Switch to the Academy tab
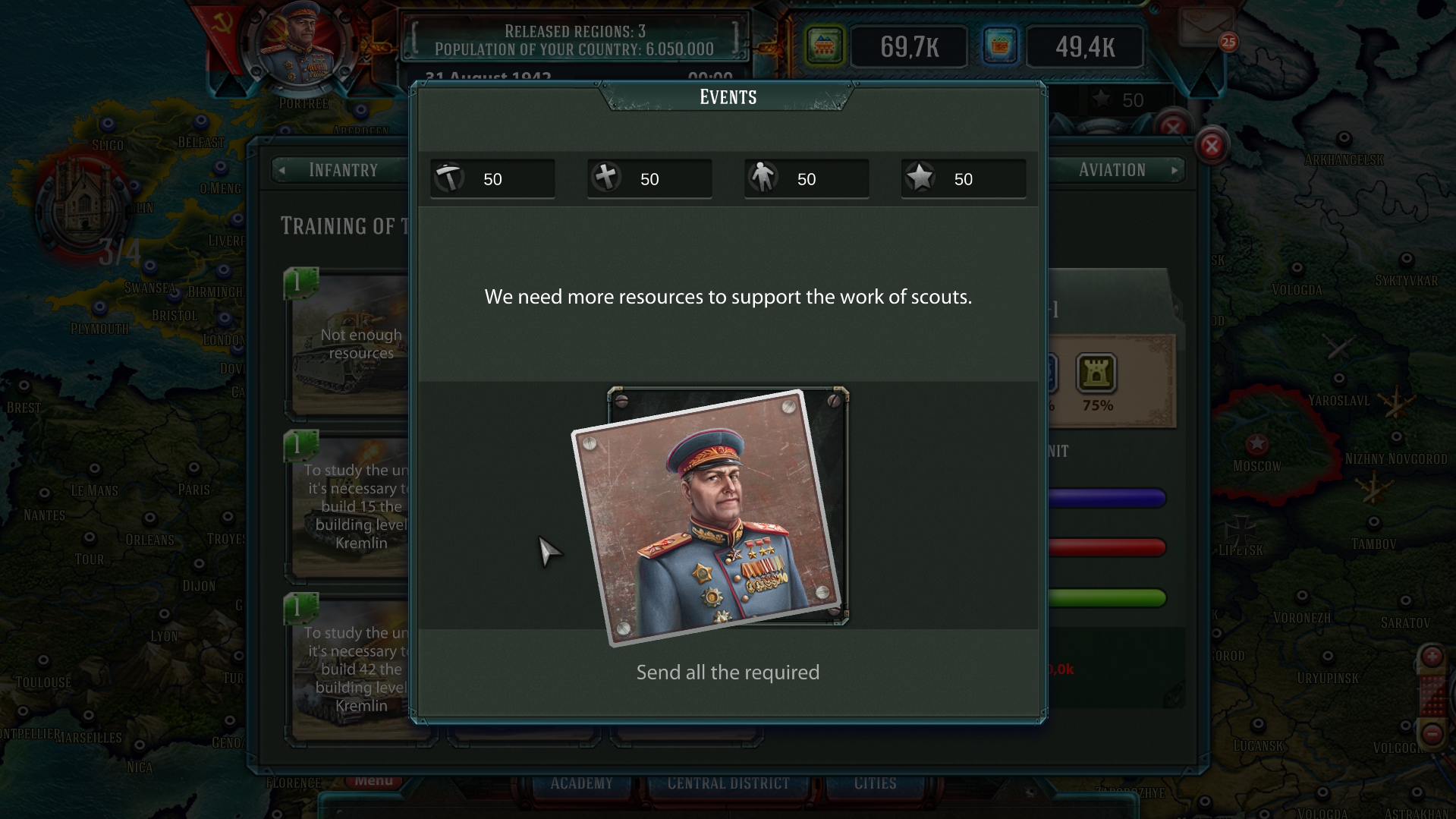The width and height of the screenshot is (1456, 819). [582, 783]
